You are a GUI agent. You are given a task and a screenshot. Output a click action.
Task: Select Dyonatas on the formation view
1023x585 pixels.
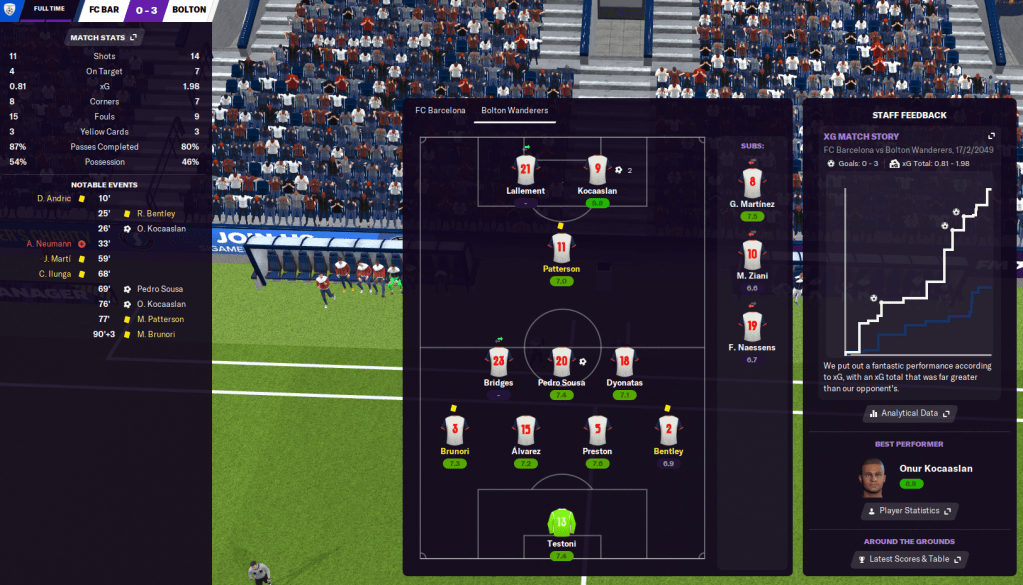click(x=624, y=362)
